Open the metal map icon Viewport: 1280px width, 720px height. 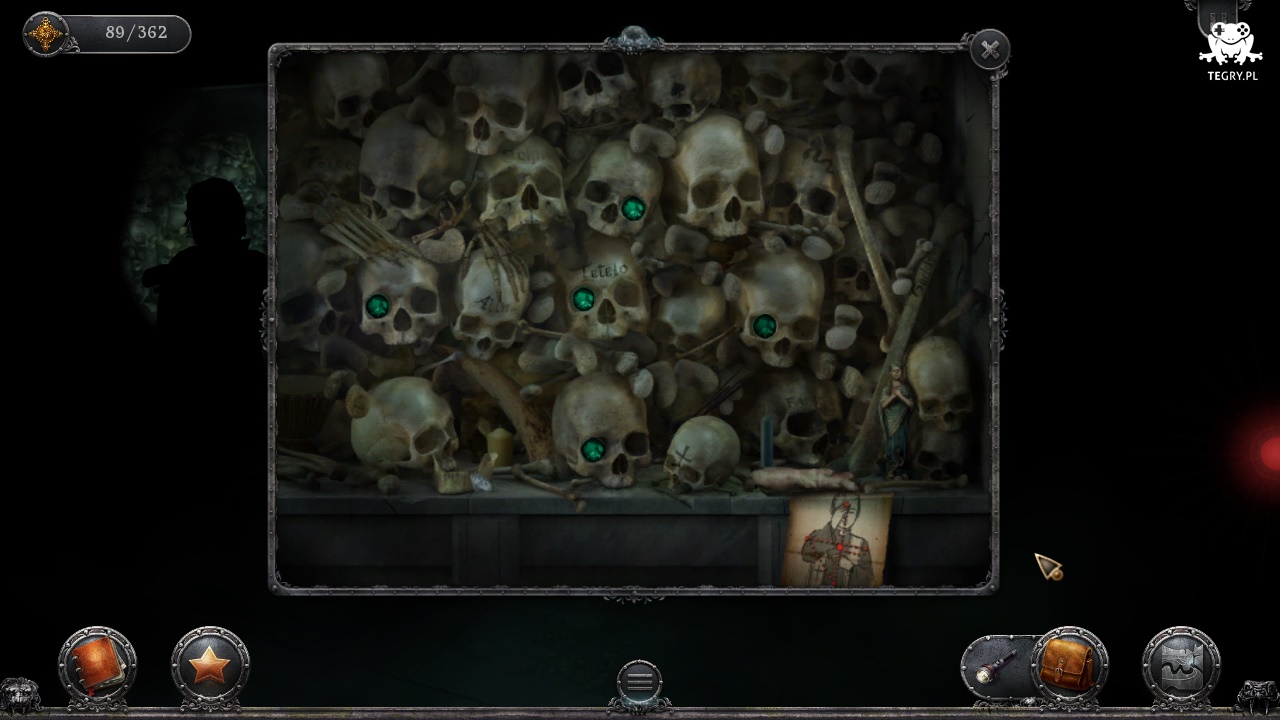pyautogui.click(x=1181, y=664)
